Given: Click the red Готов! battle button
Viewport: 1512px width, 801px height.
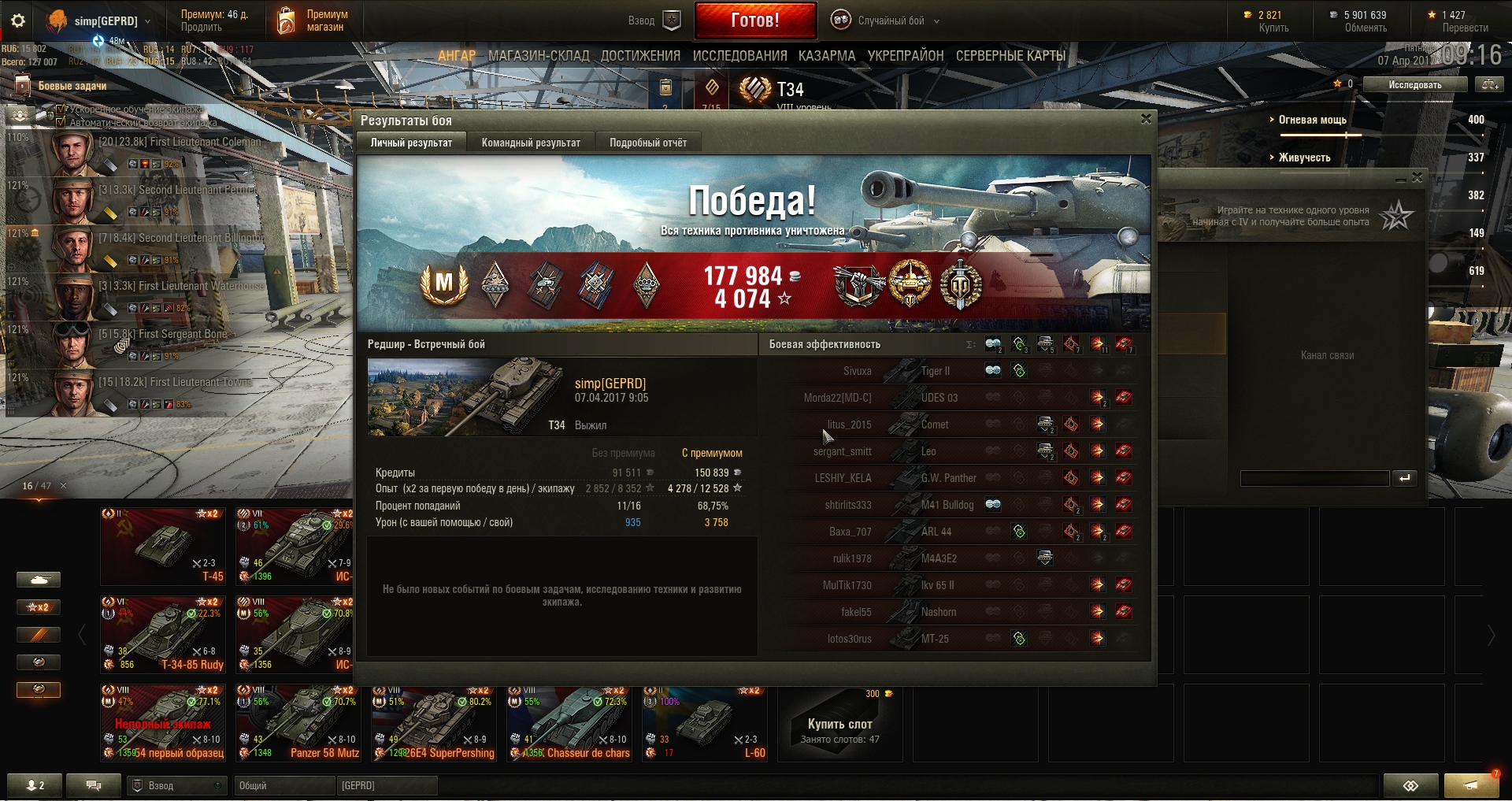Looking at the screenshot, I should click(754, 20).
